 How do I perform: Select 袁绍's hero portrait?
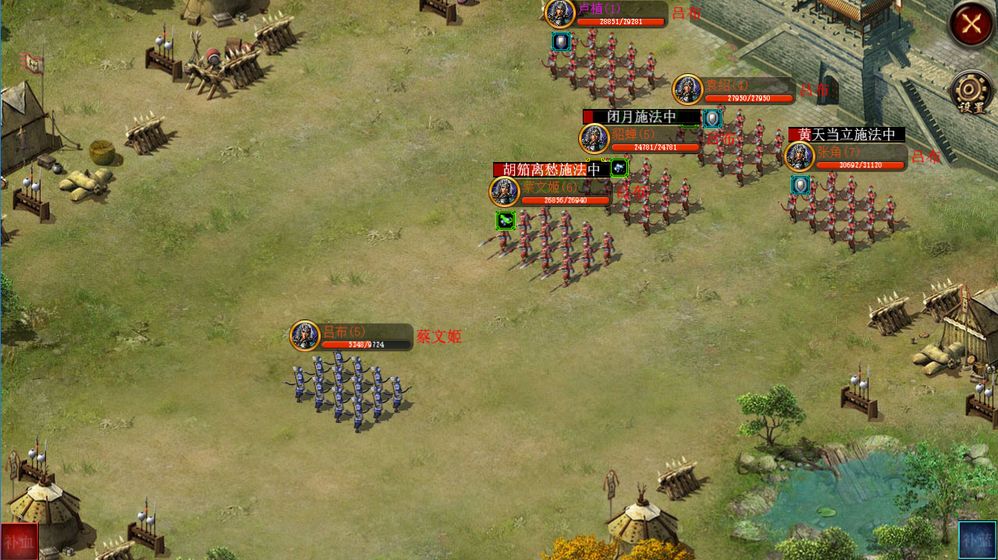click(687, 90)
